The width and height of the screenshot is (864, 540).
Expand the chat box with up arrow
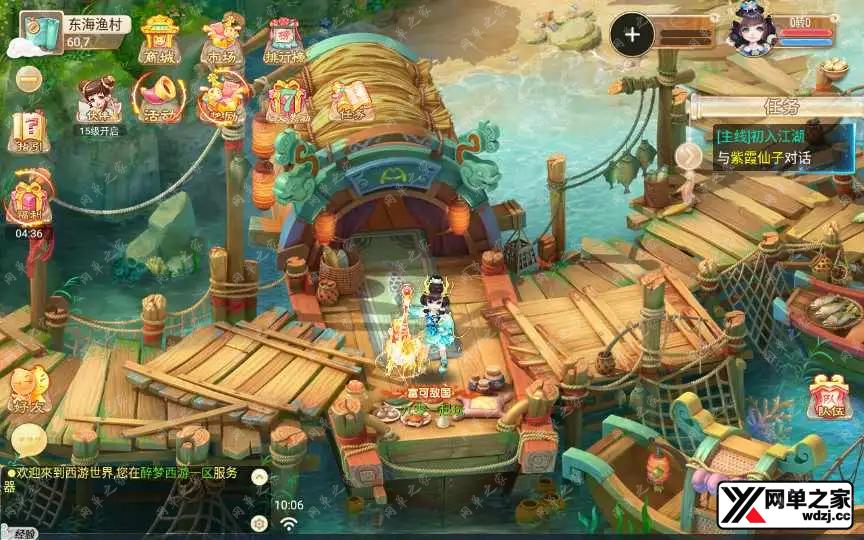259,477
